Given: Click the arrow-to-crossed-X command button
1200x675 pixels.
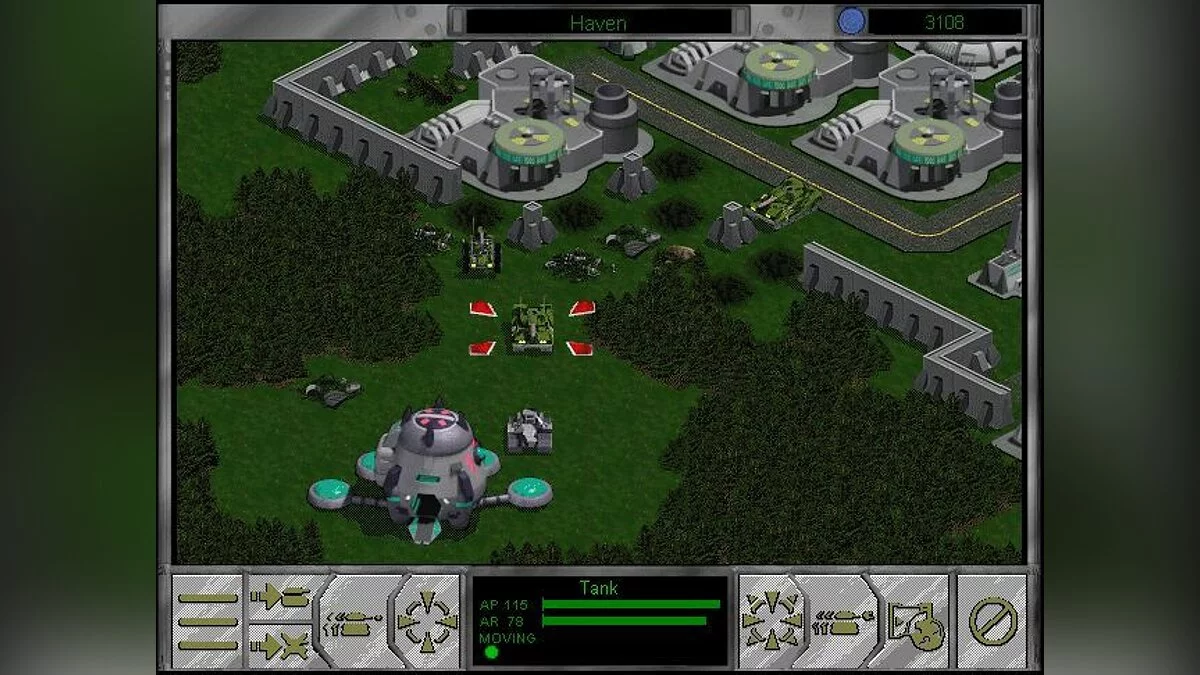Looking at the screenshot, I should pyautogui.click(x=281, y=646).
